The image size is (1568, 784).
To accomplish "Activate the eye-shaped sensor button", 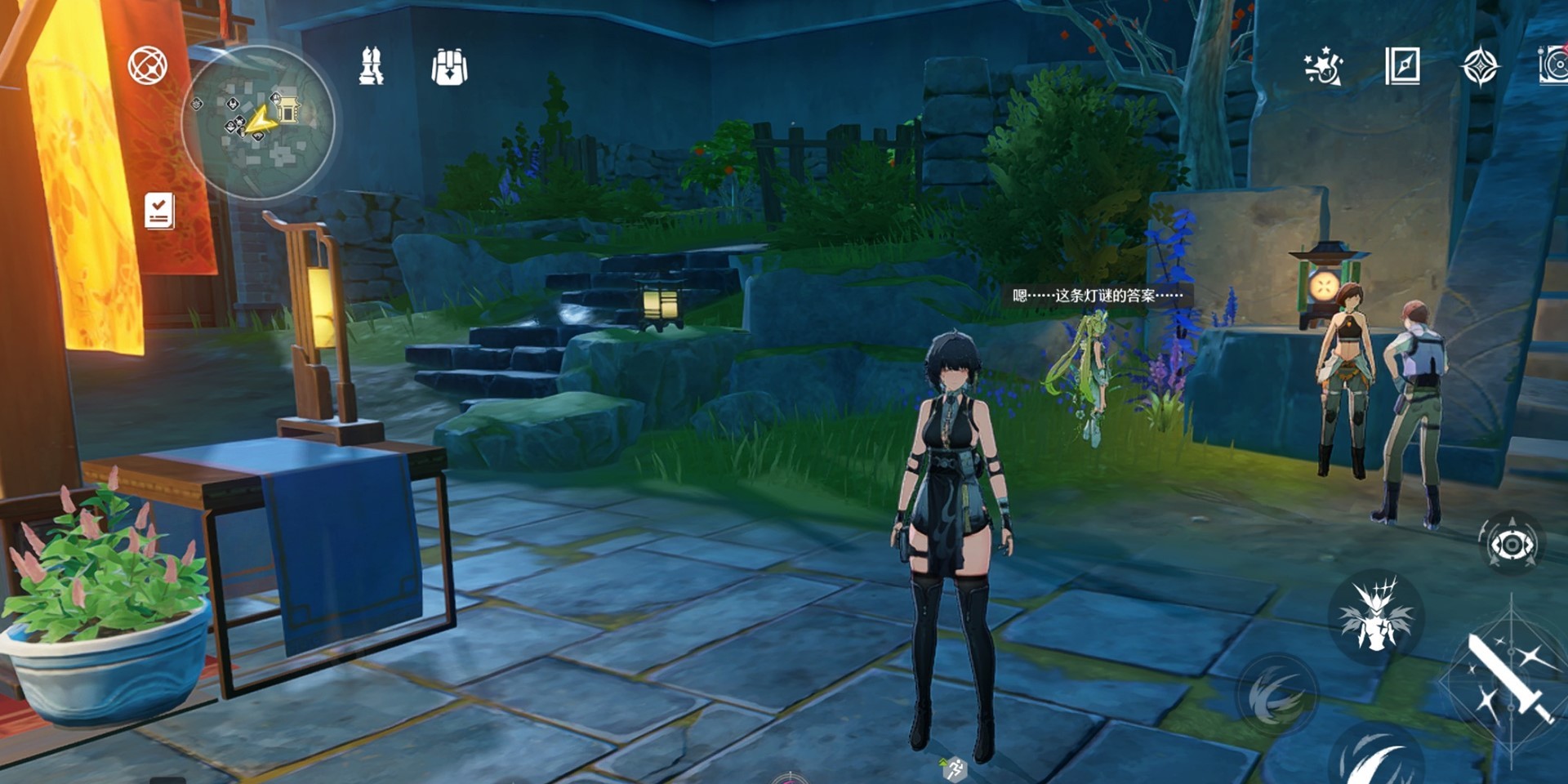I will coord(1512,544).
